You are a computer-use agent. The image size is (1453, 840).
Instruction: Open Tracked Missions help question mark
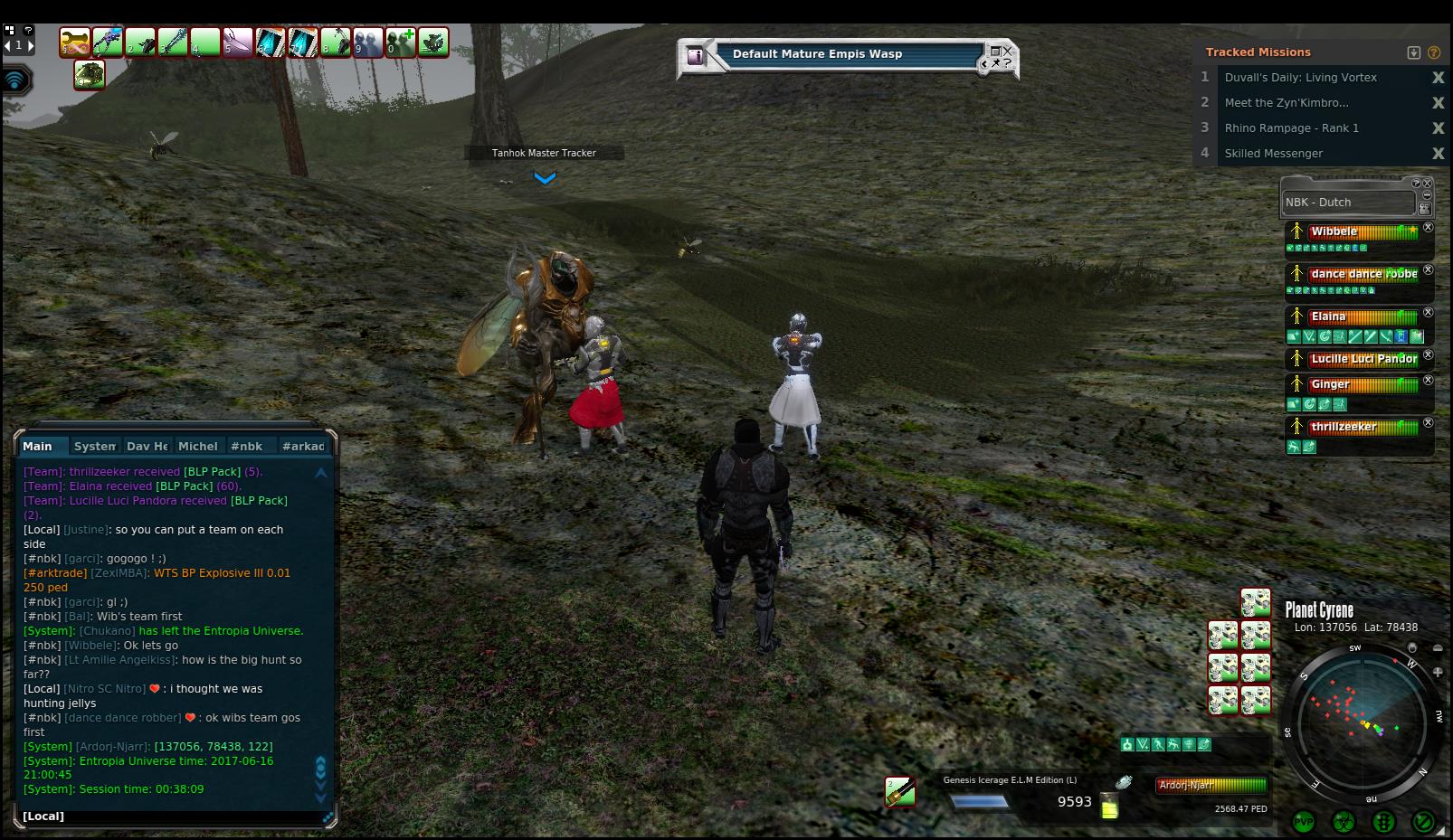pyautogui.click(x=1433, y=52)
